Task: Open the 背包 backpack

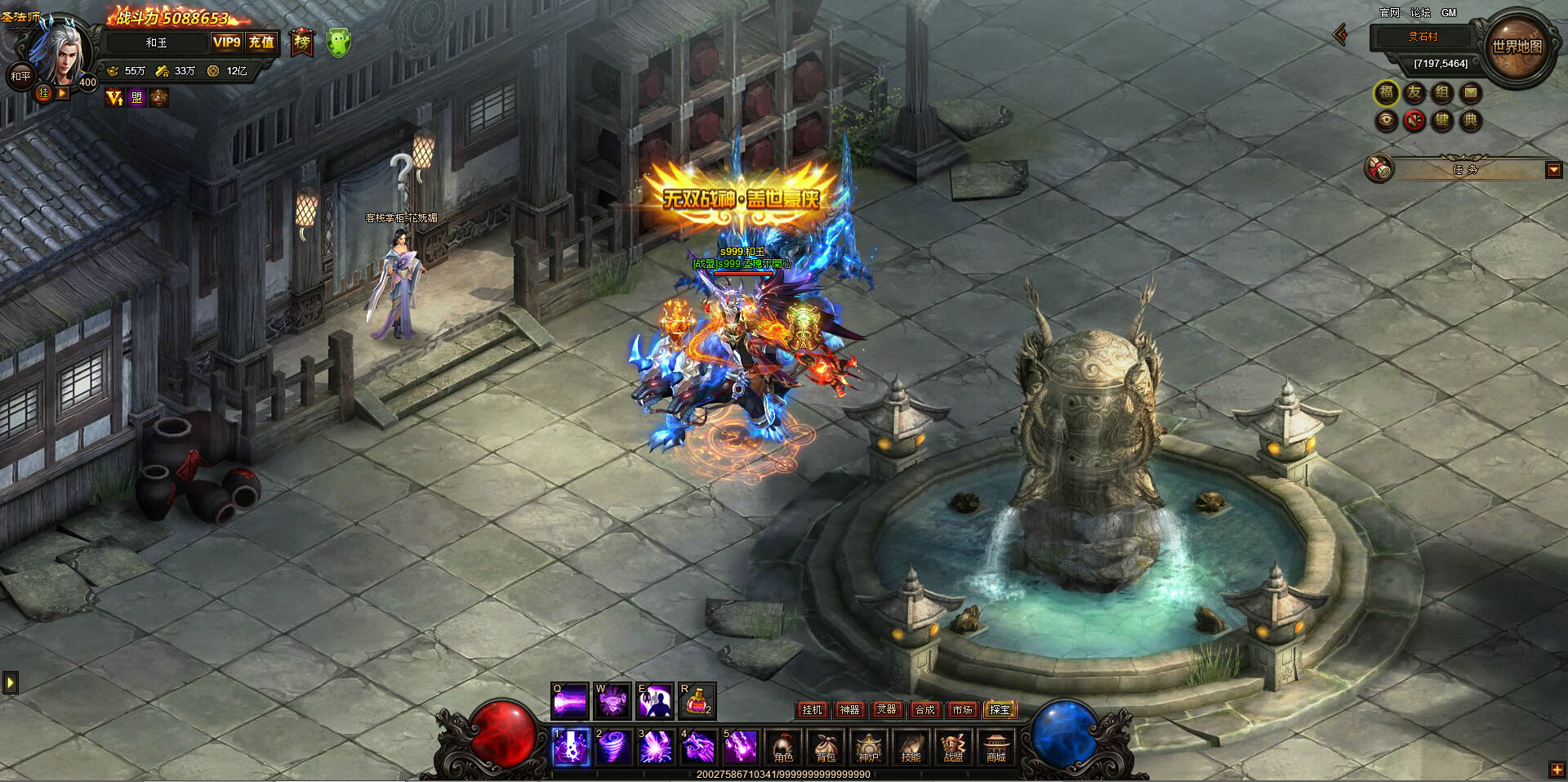Action: [x=826, y=748]
